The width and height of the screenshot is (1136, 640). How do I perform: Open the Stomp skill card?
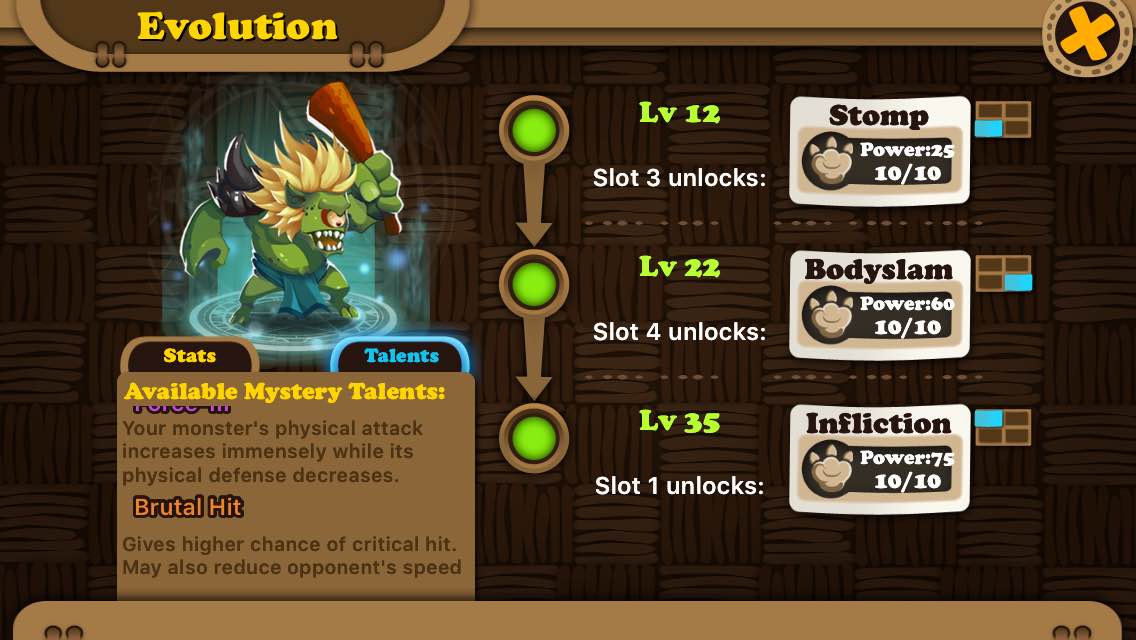[x=879, y=151]
